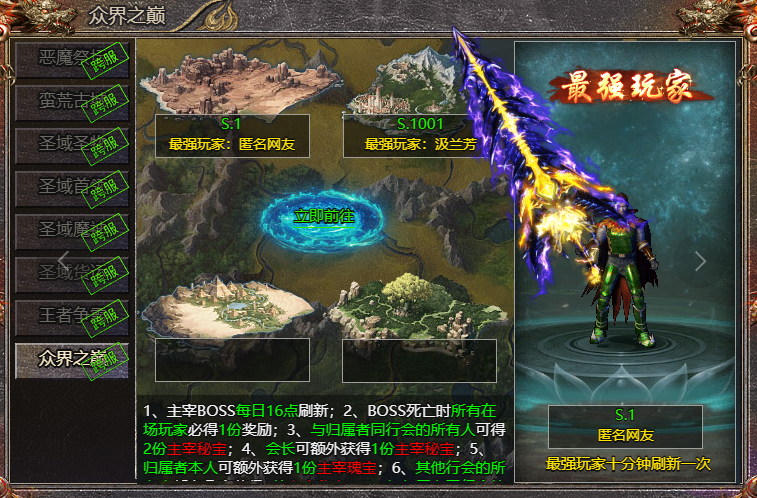Pick the green forest island

coord(419,305)
